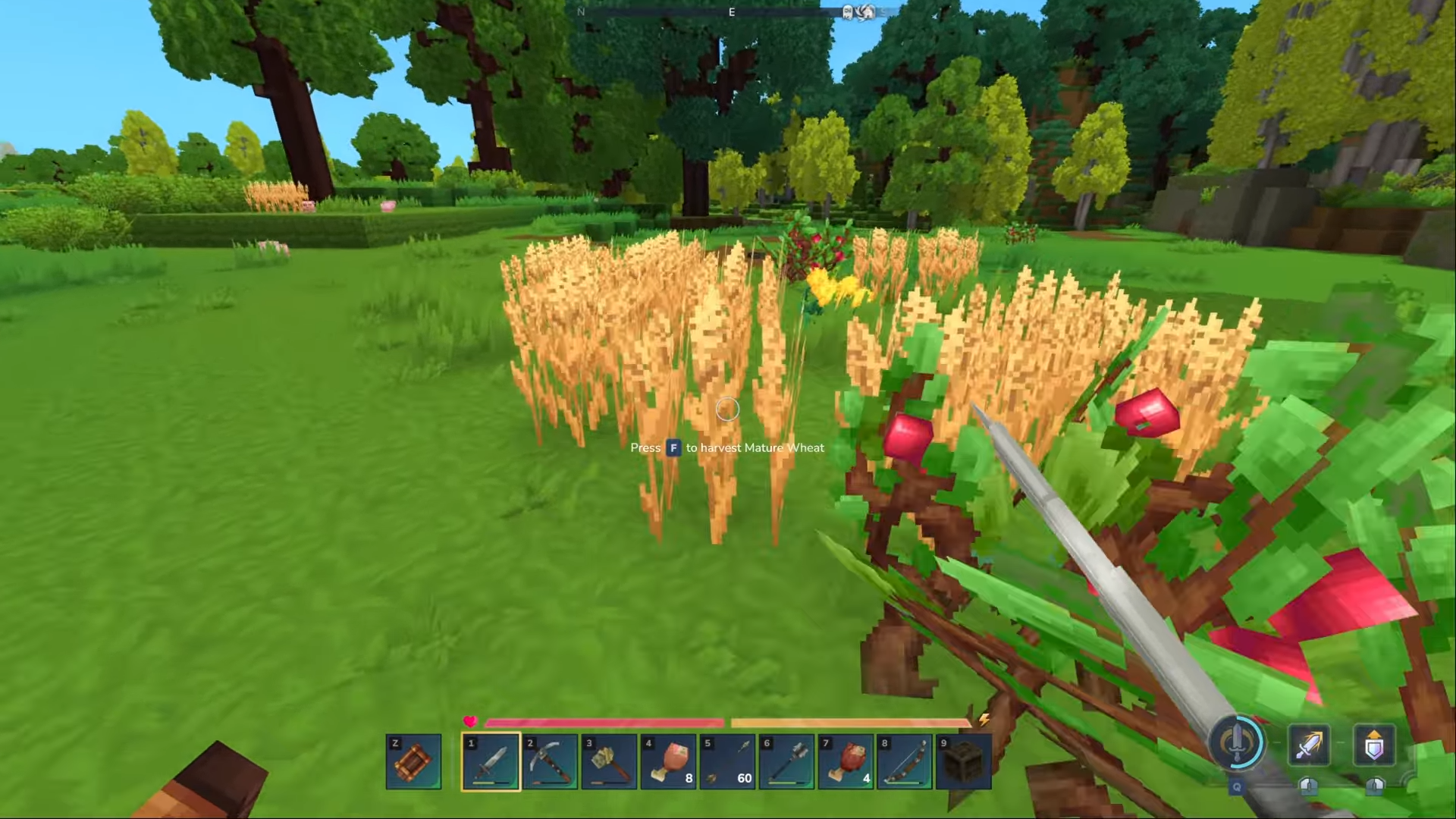Select the pickaxe in hotbar slot 2
The height and width of the screenshot is (819, 1456).
[x=550, y=761]
